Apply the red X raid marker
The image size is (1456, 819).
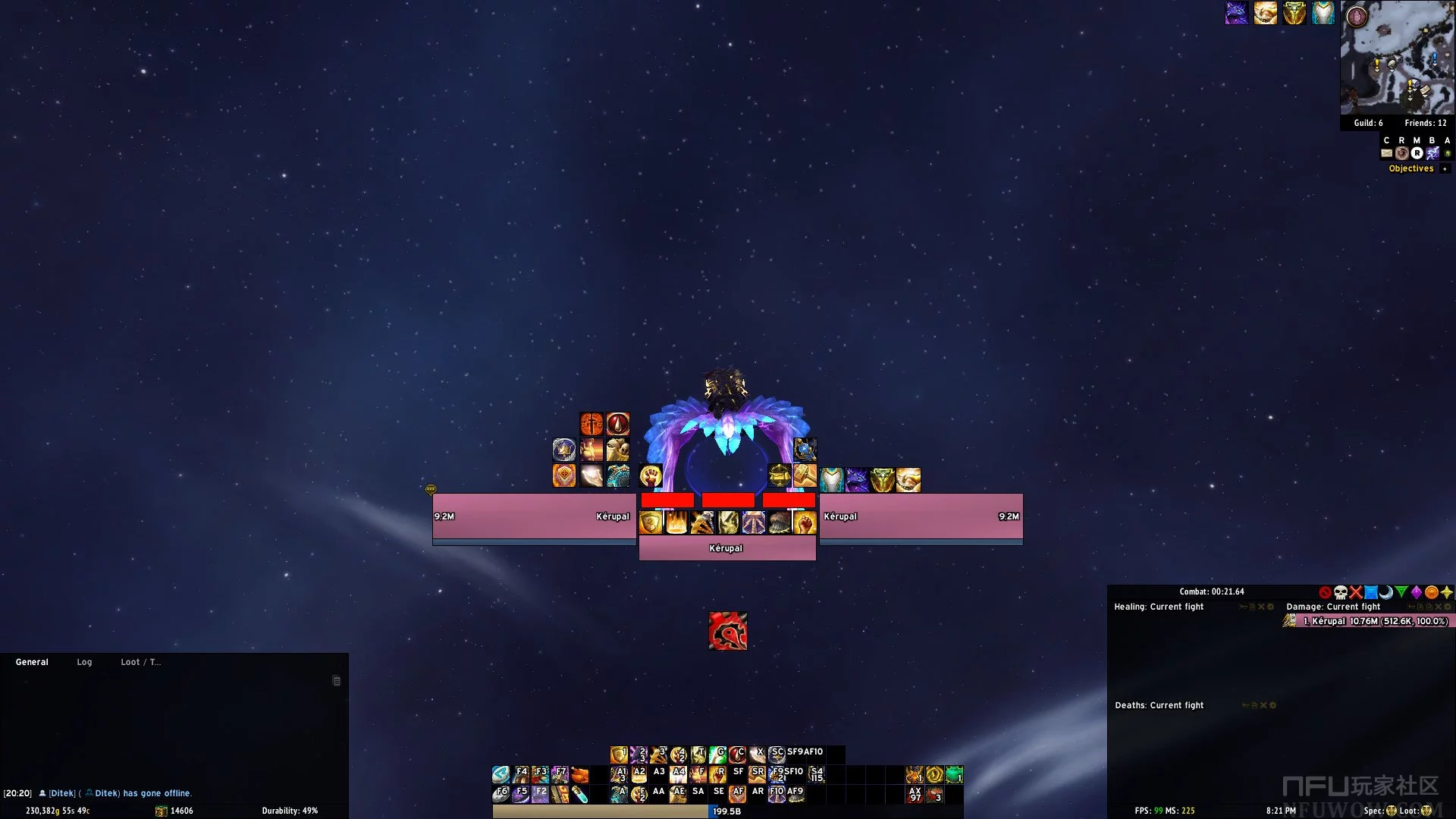click(x=1356, y=592)
